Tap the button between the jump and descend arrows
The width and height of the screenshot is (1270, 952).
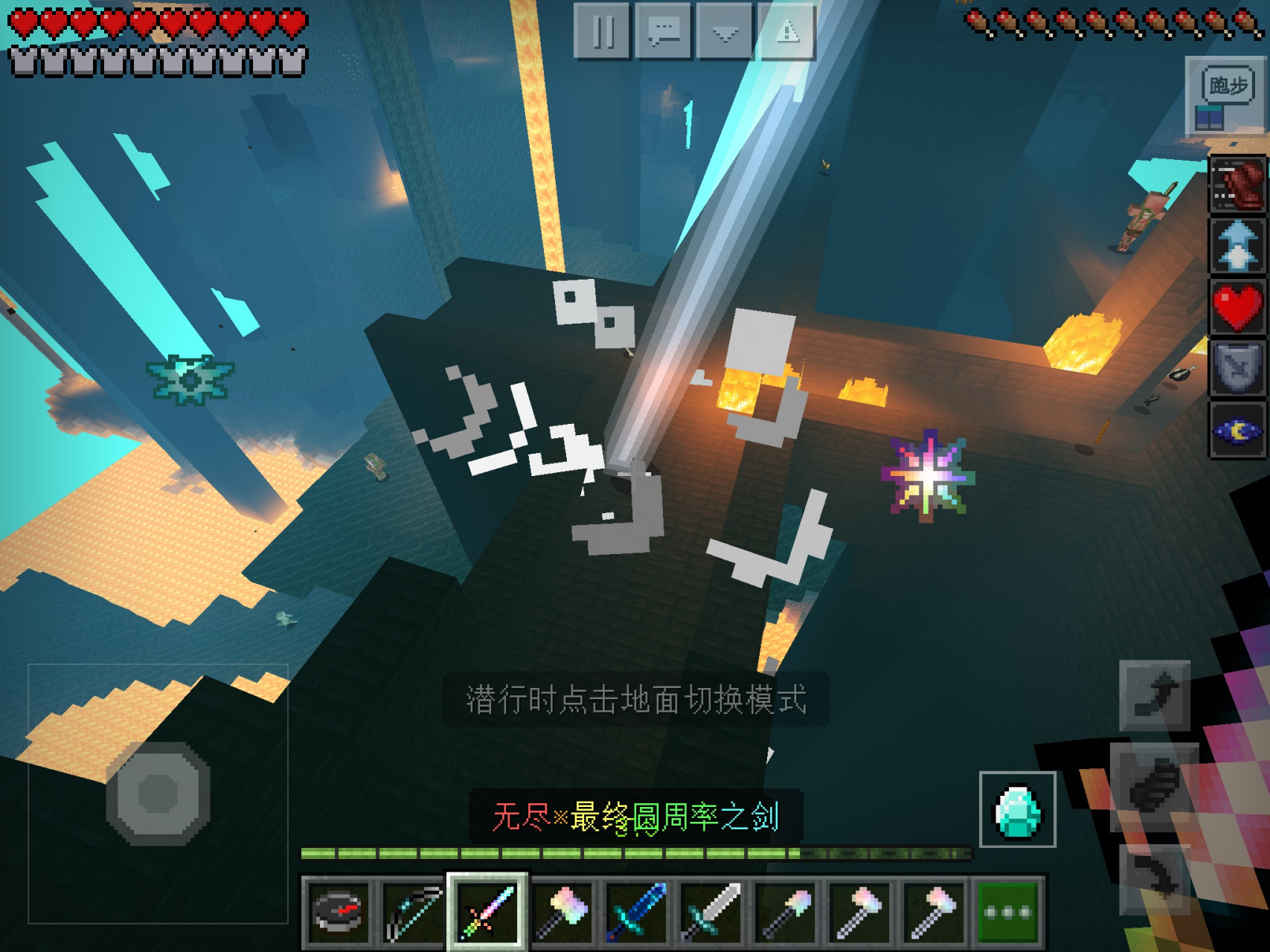point(1153,787)
